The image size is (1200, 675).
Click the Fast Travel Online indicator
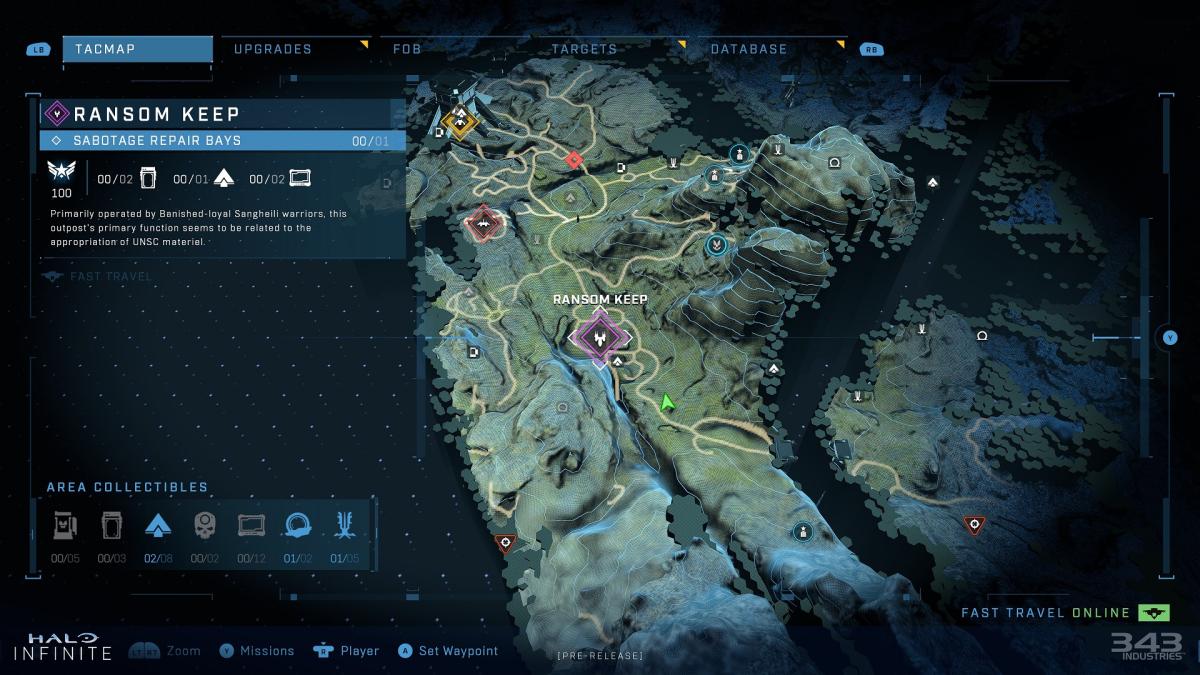point(1064,613)
